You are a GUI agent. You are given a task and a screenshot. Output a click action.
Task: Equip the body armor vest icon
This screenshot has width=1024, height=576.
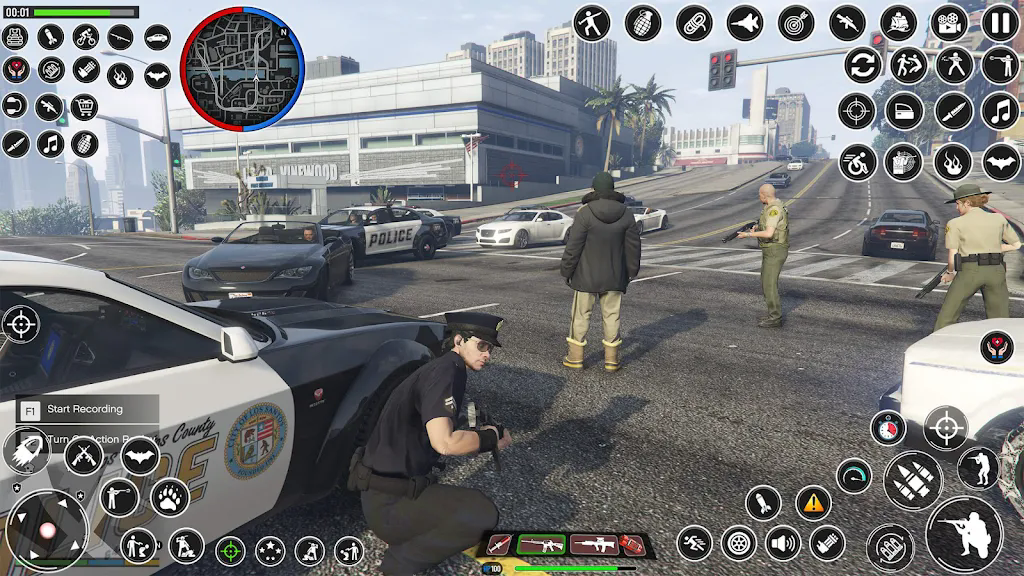click(15, 37)
